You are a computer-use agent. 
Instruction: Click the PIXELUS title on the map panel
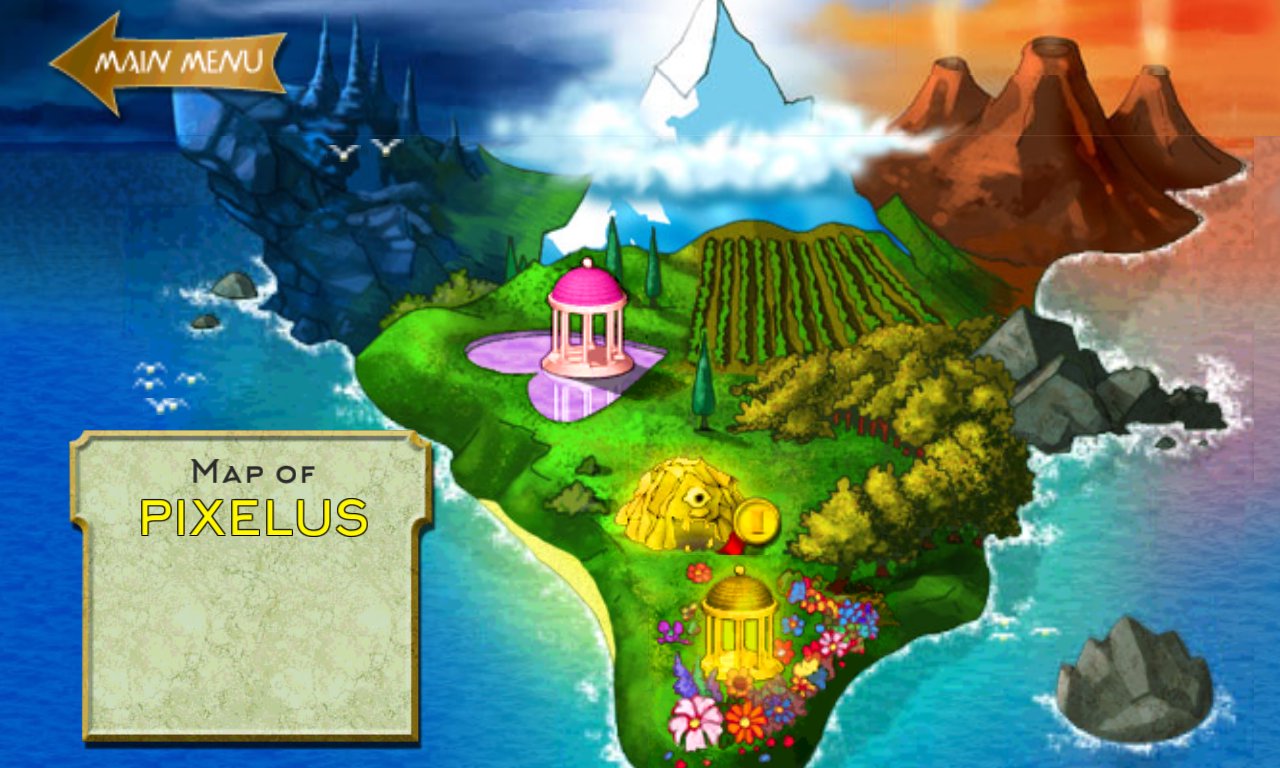tap(256, 519)
